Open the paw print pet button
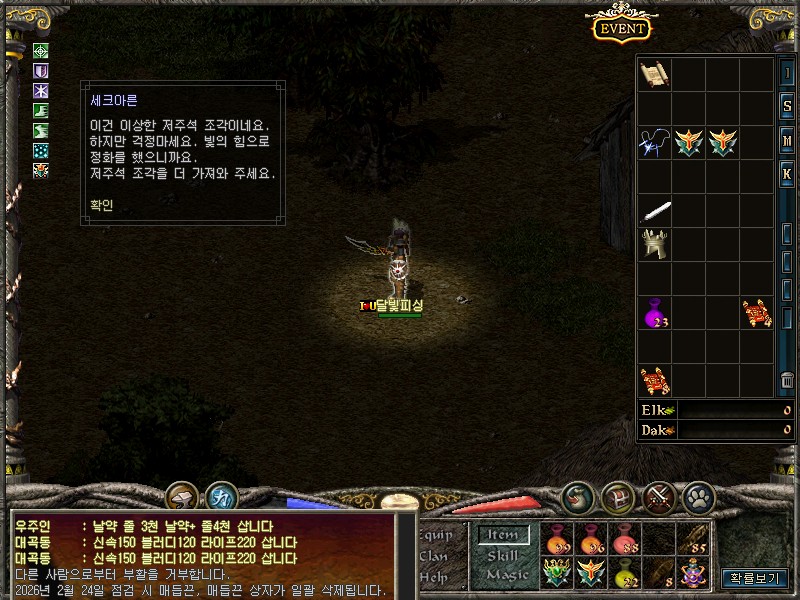Viewport: 800px width, 600px height. pyautogui.click(x=697, y=496)
